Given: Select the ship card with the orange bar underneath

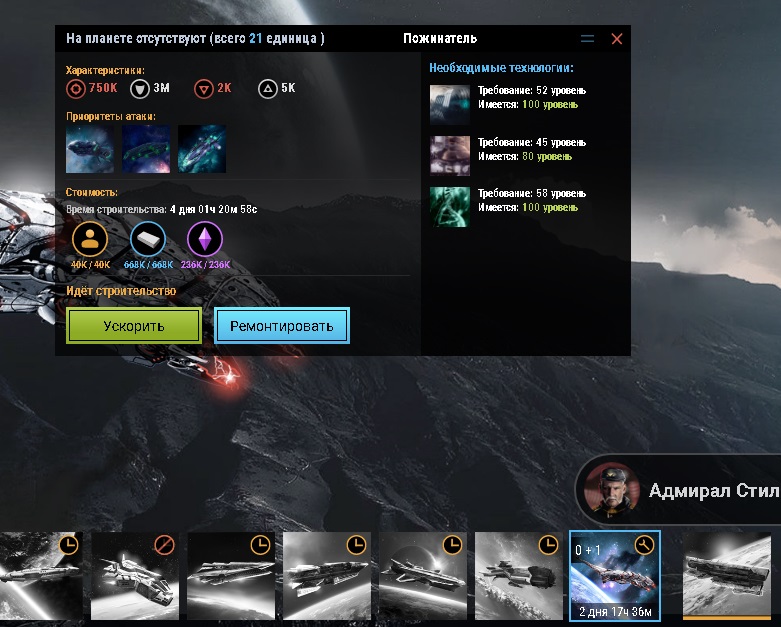Looking at the screenshot, I should (x=729, y=577).
